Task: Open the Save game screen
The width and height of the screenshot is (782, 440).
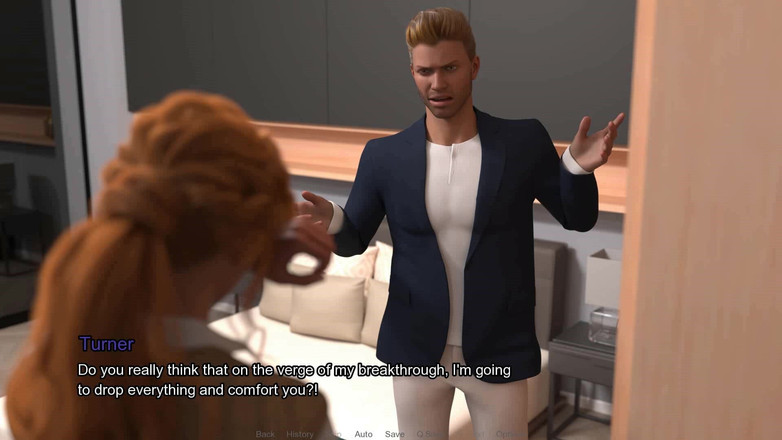Action: (x=394, y=434)
